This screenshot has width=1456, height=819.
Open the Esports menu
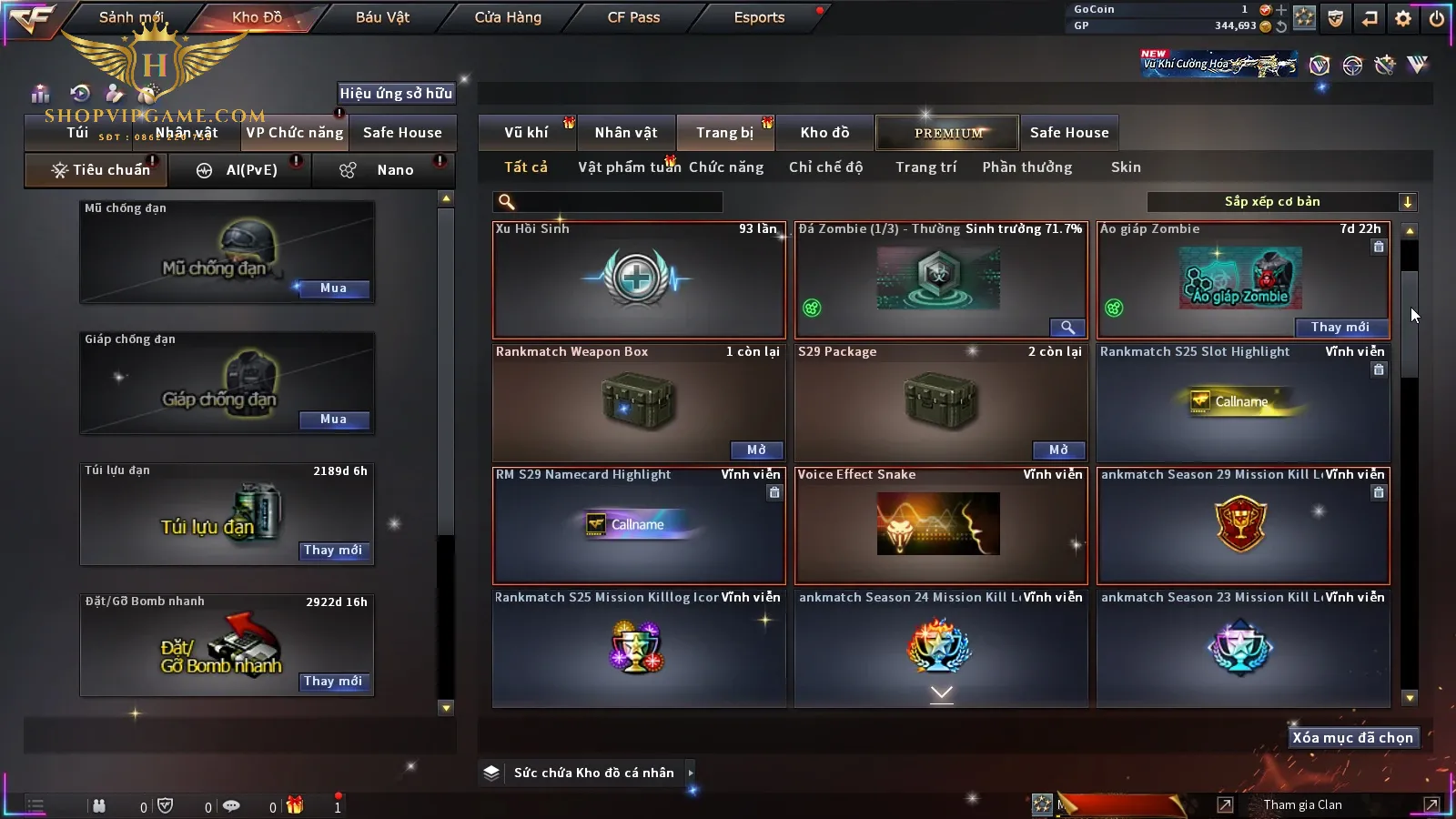coord(759,17)
